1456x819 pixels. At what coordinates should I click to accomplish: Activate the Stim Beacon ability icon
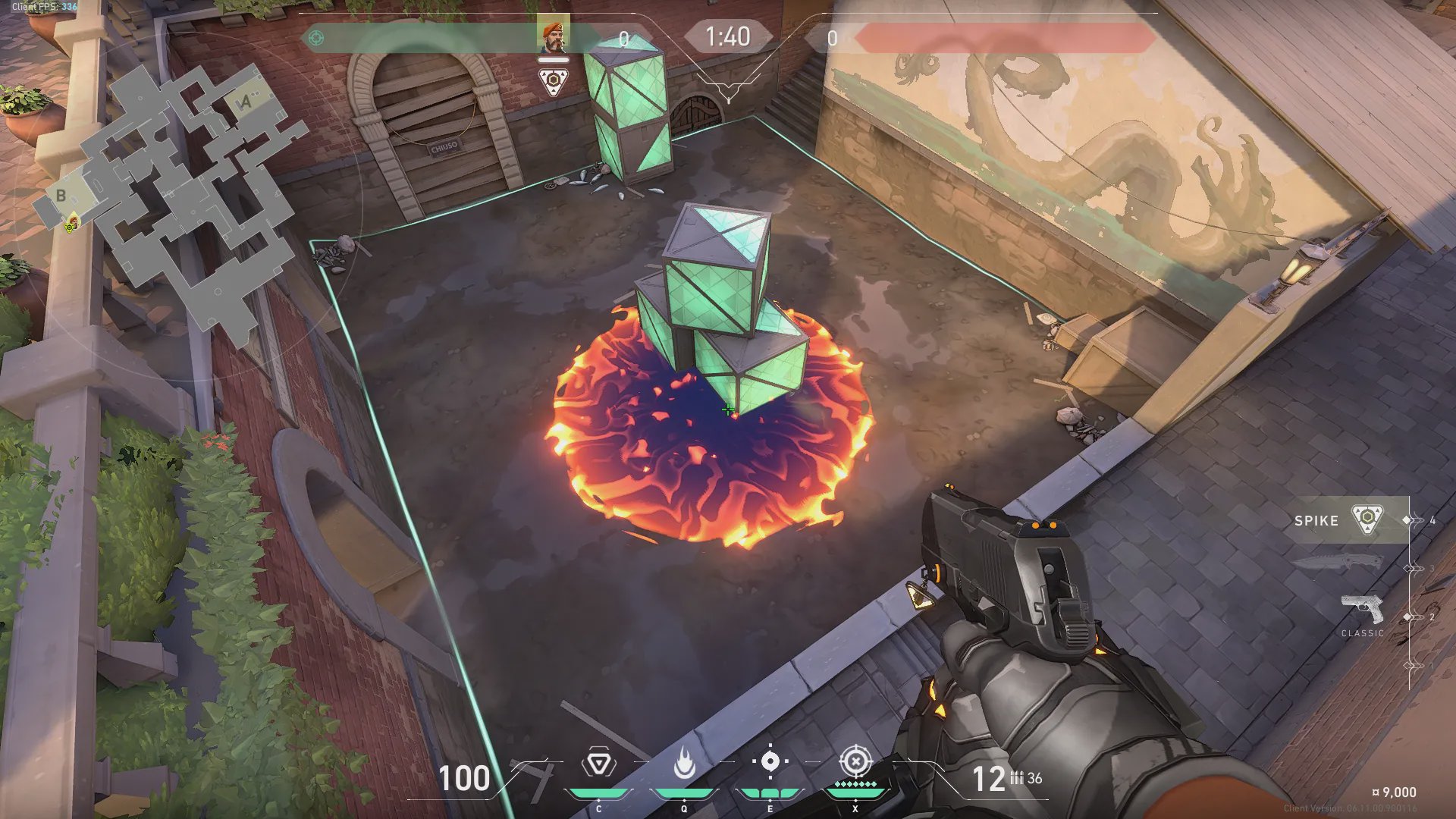tap(598, 764)
